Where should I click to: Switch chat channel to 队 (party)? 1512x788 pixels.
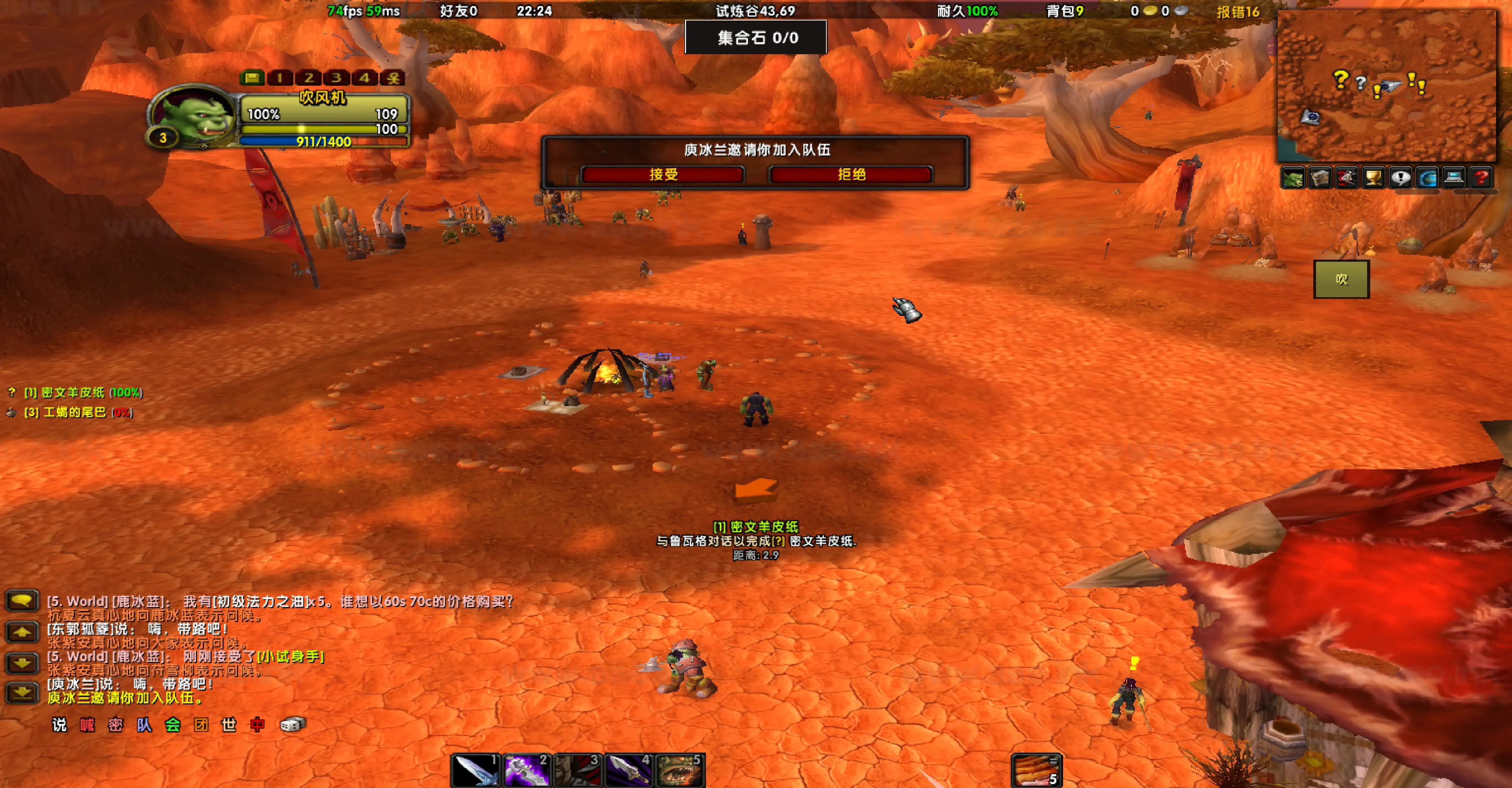tap(144, 725)
